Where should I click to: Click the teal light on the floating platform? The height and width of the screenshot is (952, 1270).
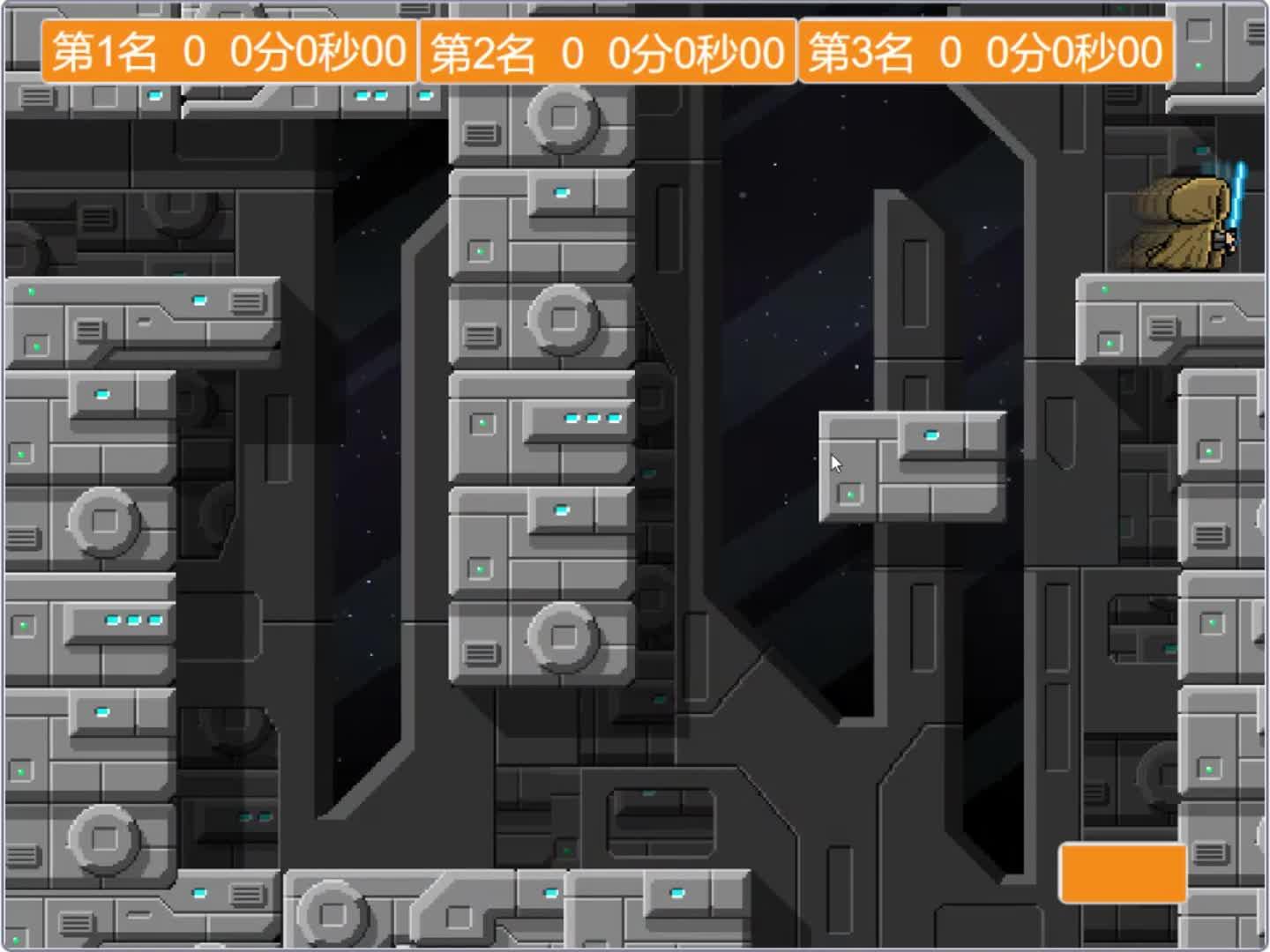pos(931,434)
